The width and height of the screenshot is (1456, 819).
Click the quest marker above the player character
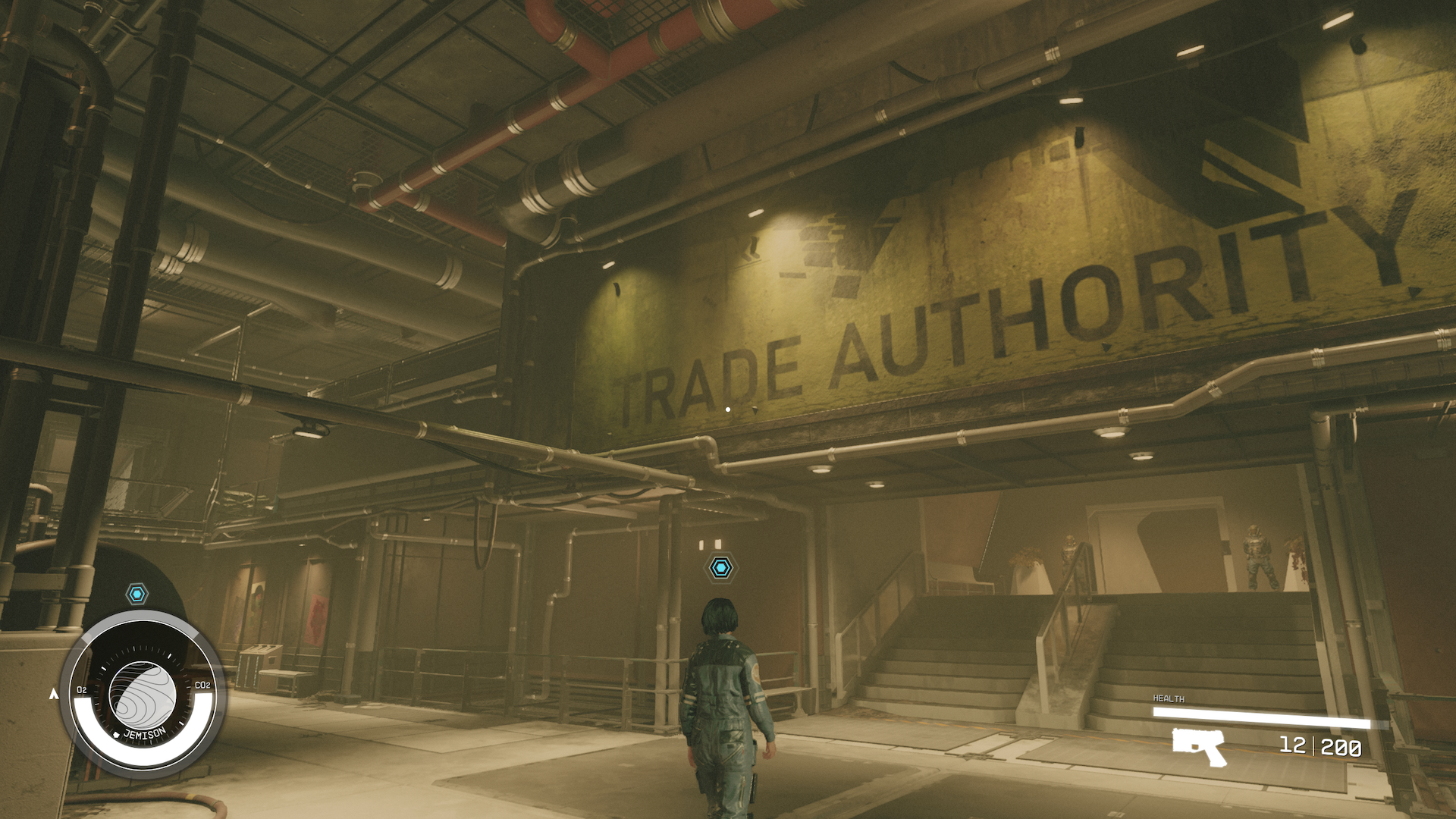(720, 567)
